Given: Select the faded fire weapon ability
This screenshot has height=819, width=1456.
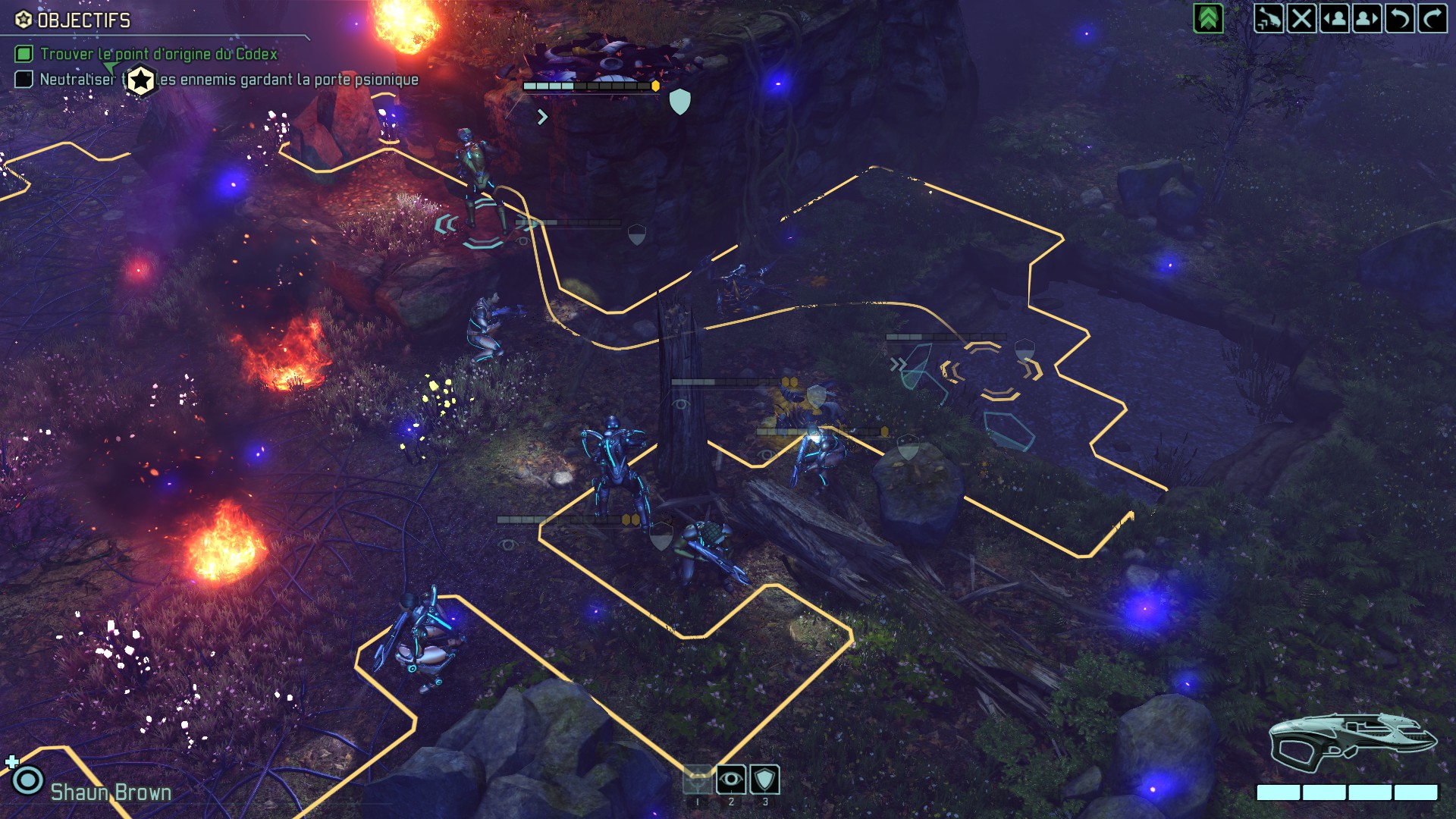Looking at the screenshot, I should [698, 780].
